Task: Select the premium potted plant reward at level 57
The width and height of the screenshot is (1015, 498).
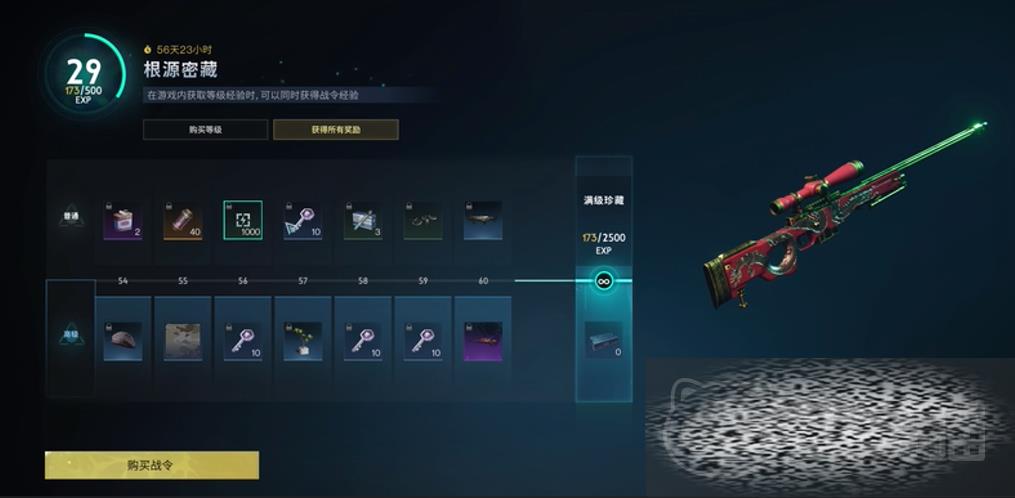Action: tap(303, 340)
